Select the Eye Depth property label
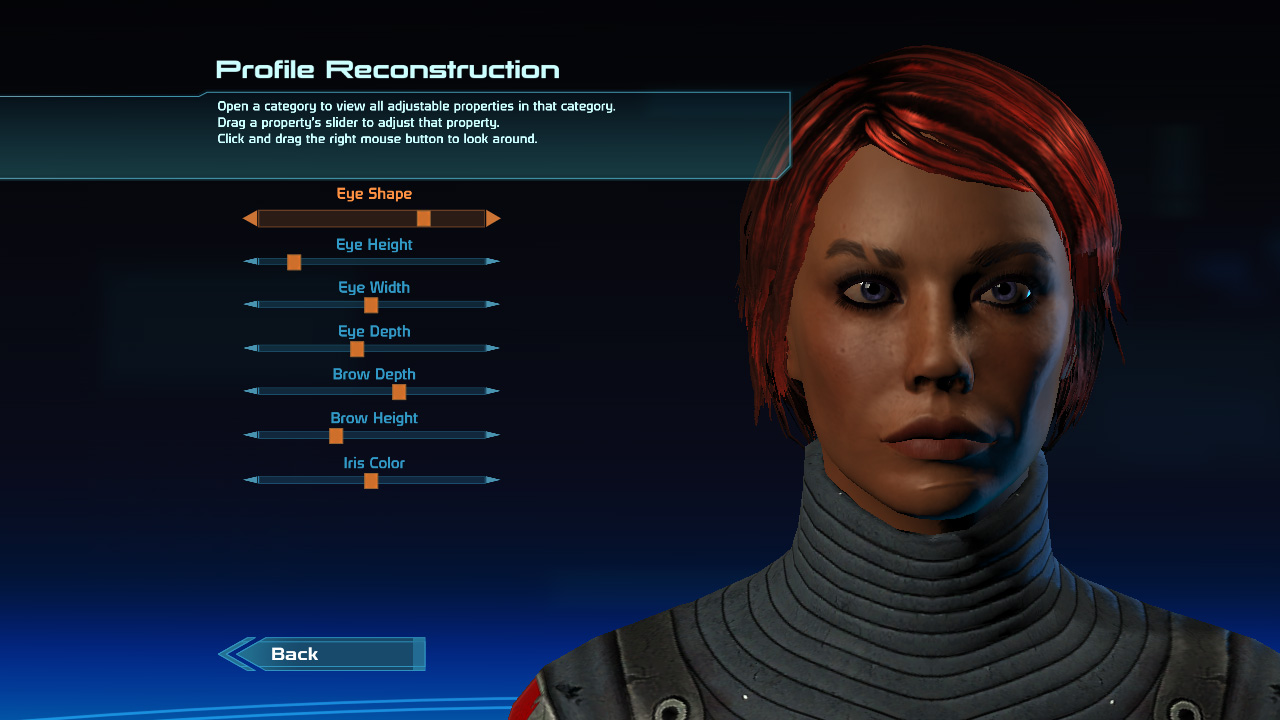1280x720 pixels. coord(374,332)
